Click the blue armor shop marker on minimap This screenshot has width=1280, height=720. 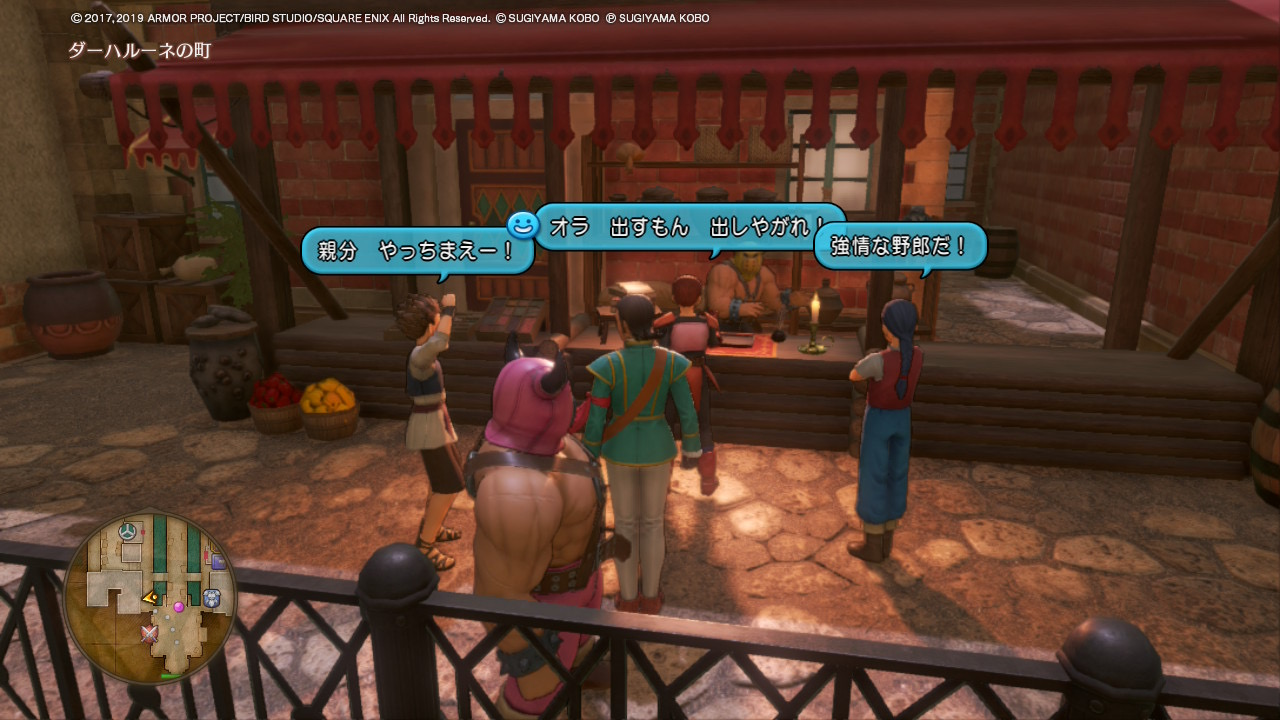212,598
